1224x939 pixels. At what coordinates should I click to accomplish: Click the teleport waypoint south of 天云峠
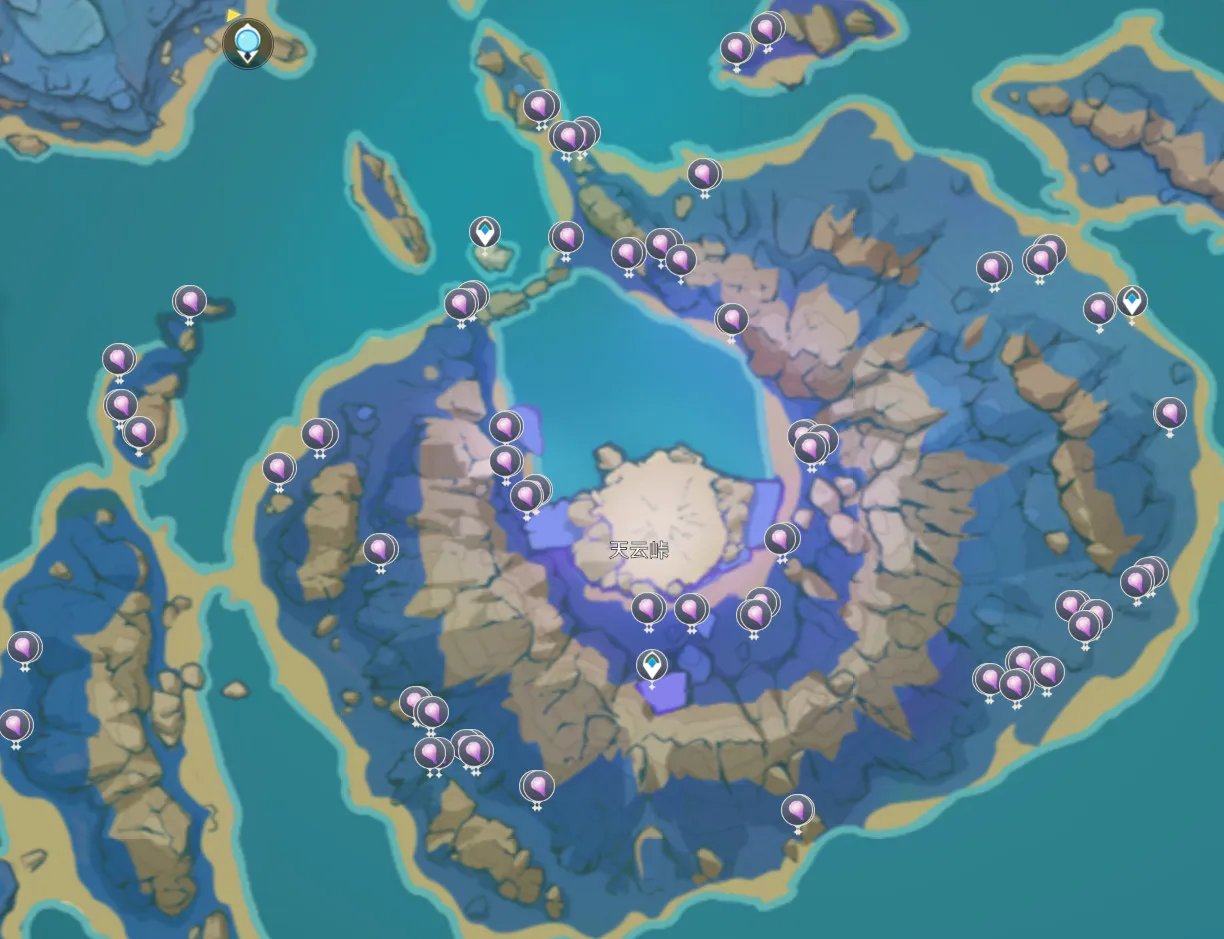click(652, 665)
